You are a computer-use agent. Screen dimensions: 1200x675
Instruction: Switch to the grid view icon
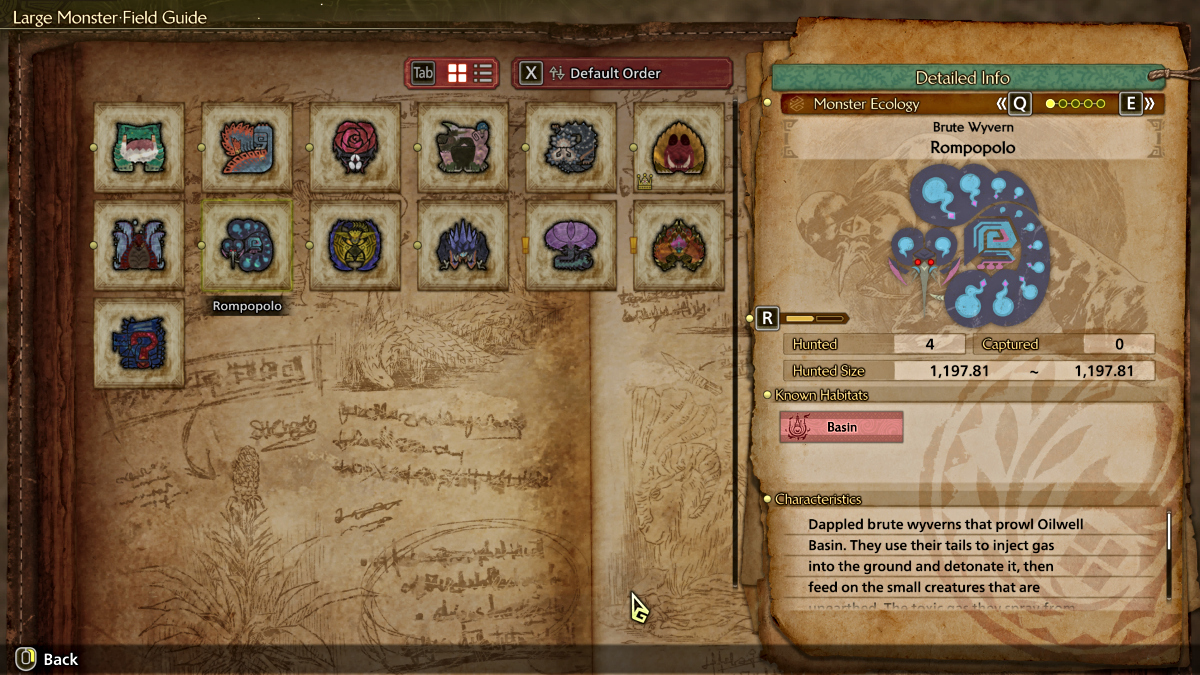tap(457, 73)
